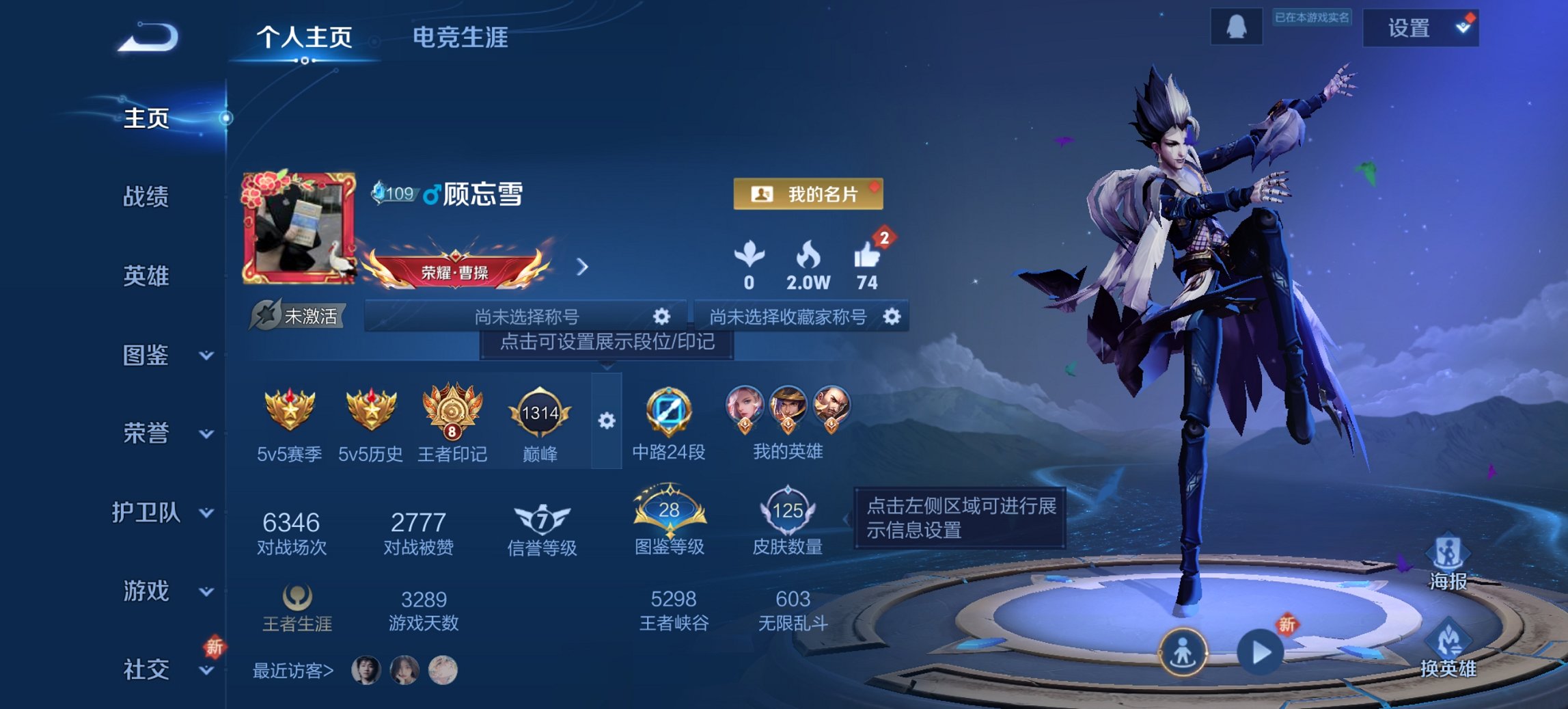Open the 中路24段 mid lane badge
This screenshot has width=1568, height=709.
pos(671,414)
